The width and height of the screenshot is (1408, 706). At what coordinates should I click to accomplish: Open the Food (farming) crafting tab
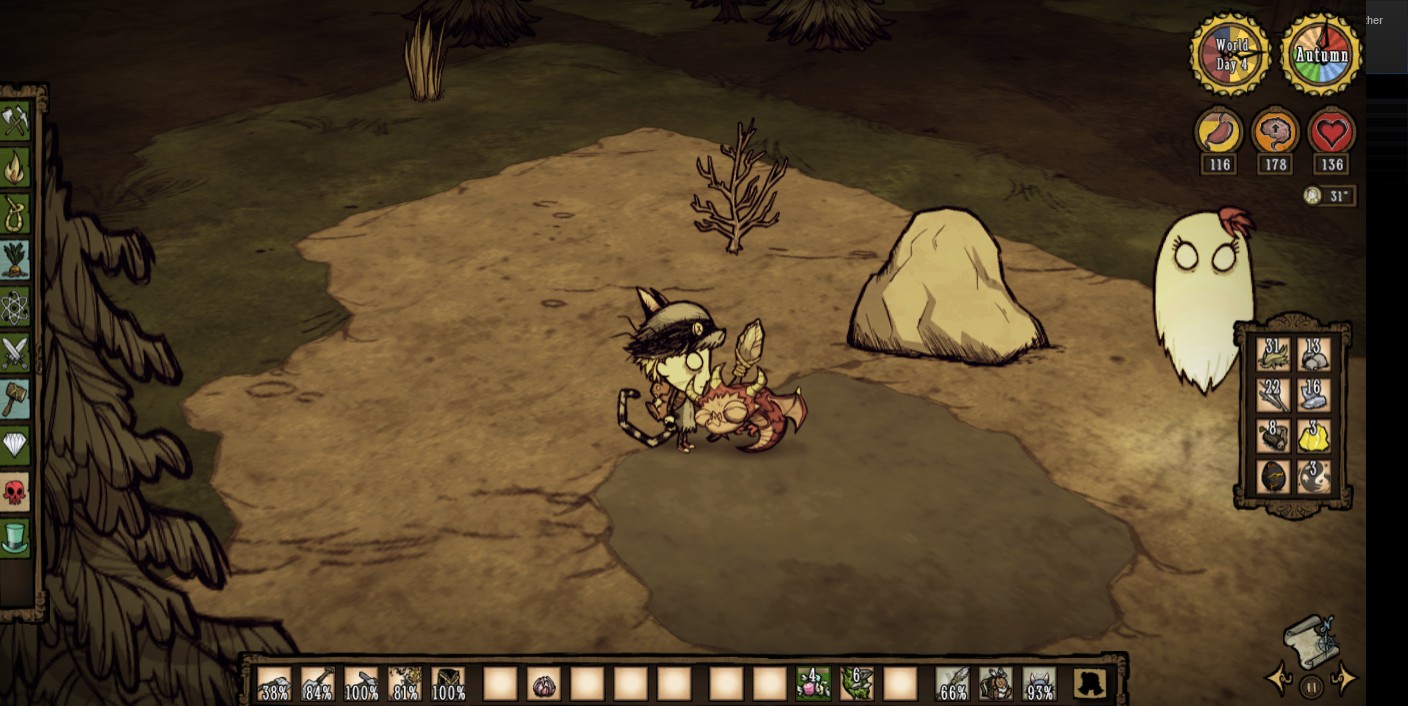pyautogui.click(x=15, y=260)
